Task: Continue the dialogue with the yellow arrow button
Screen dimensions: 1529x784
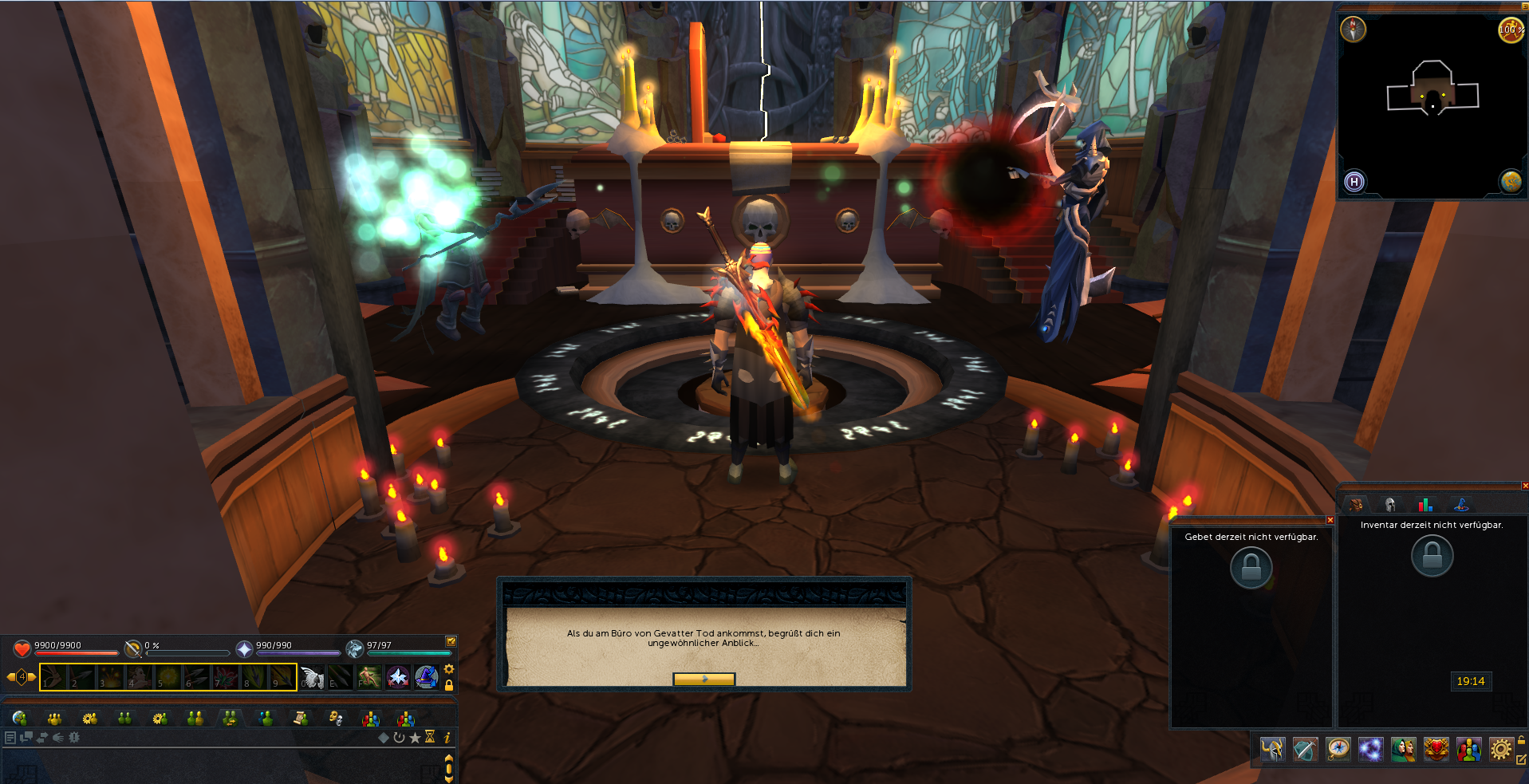Action: pyautogui.click(x=703, y=679)
